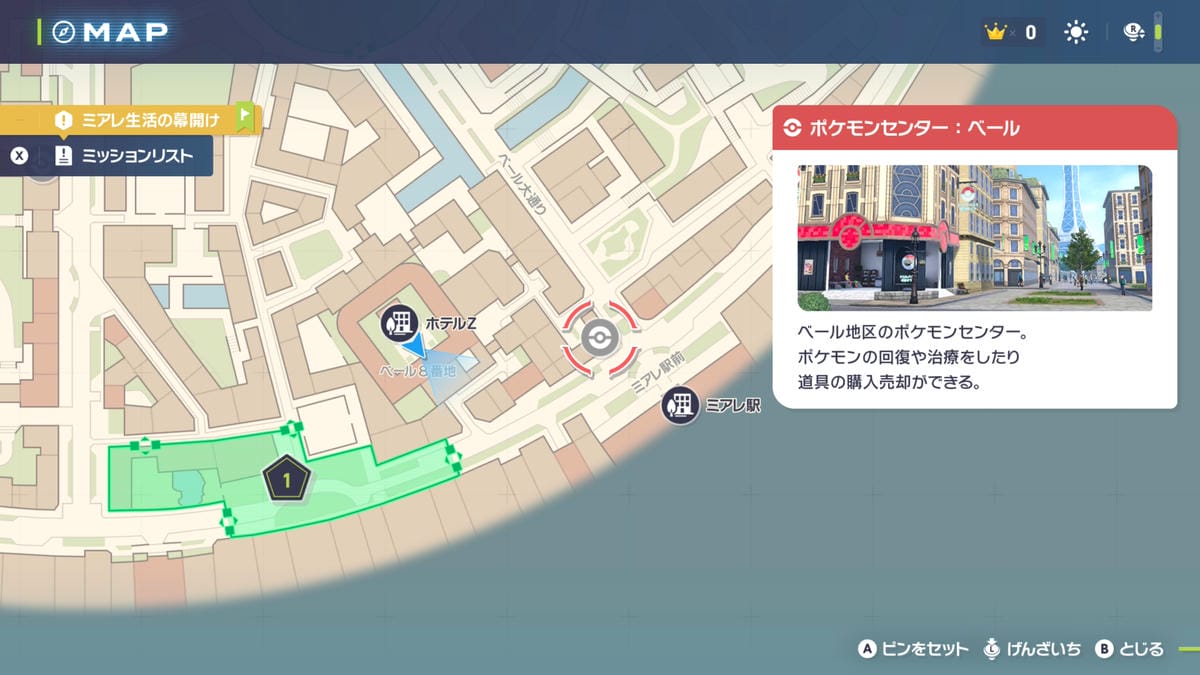Set a pin with ピンをセット
Screen dimensions: 1200x675
coord(914,649)
